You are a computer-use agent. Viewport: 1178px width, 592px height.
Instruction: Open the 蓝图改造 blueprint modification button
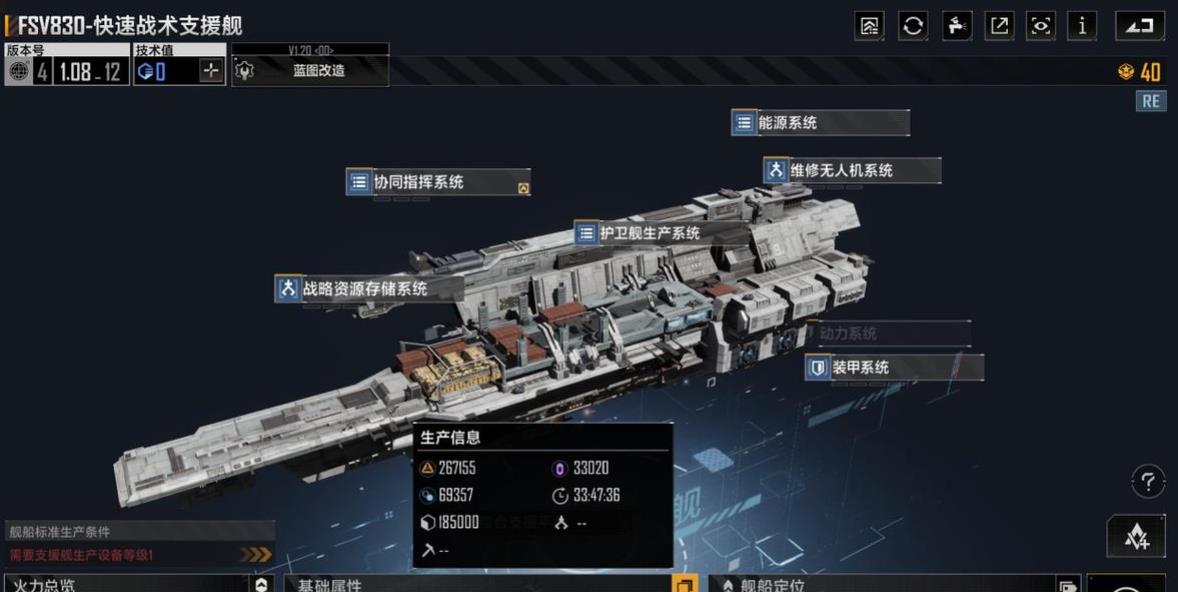(310, 71)
